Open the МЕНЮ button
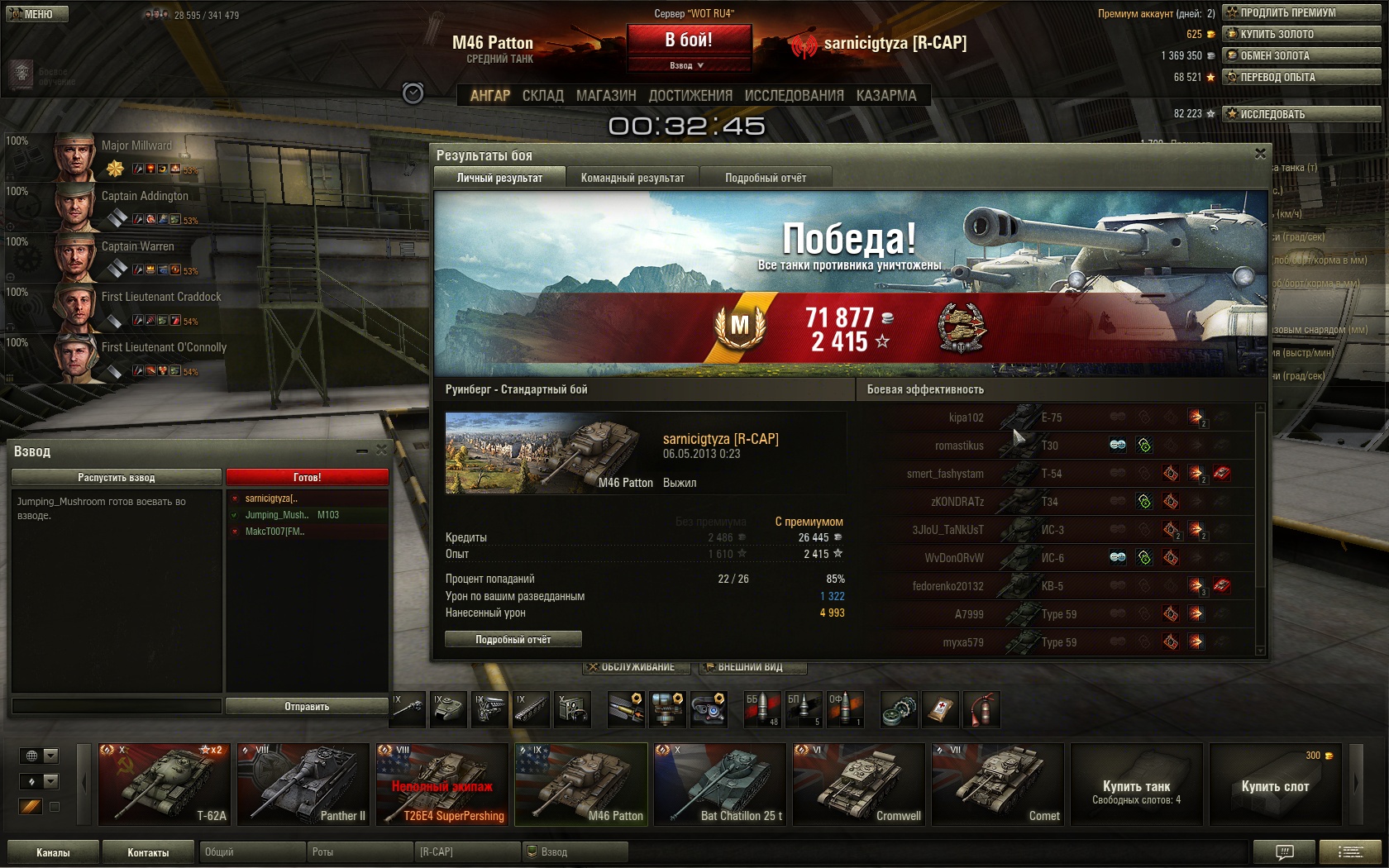Image resolution: width=1389 pixels, height=868 pixels. (x=36, y=14)
